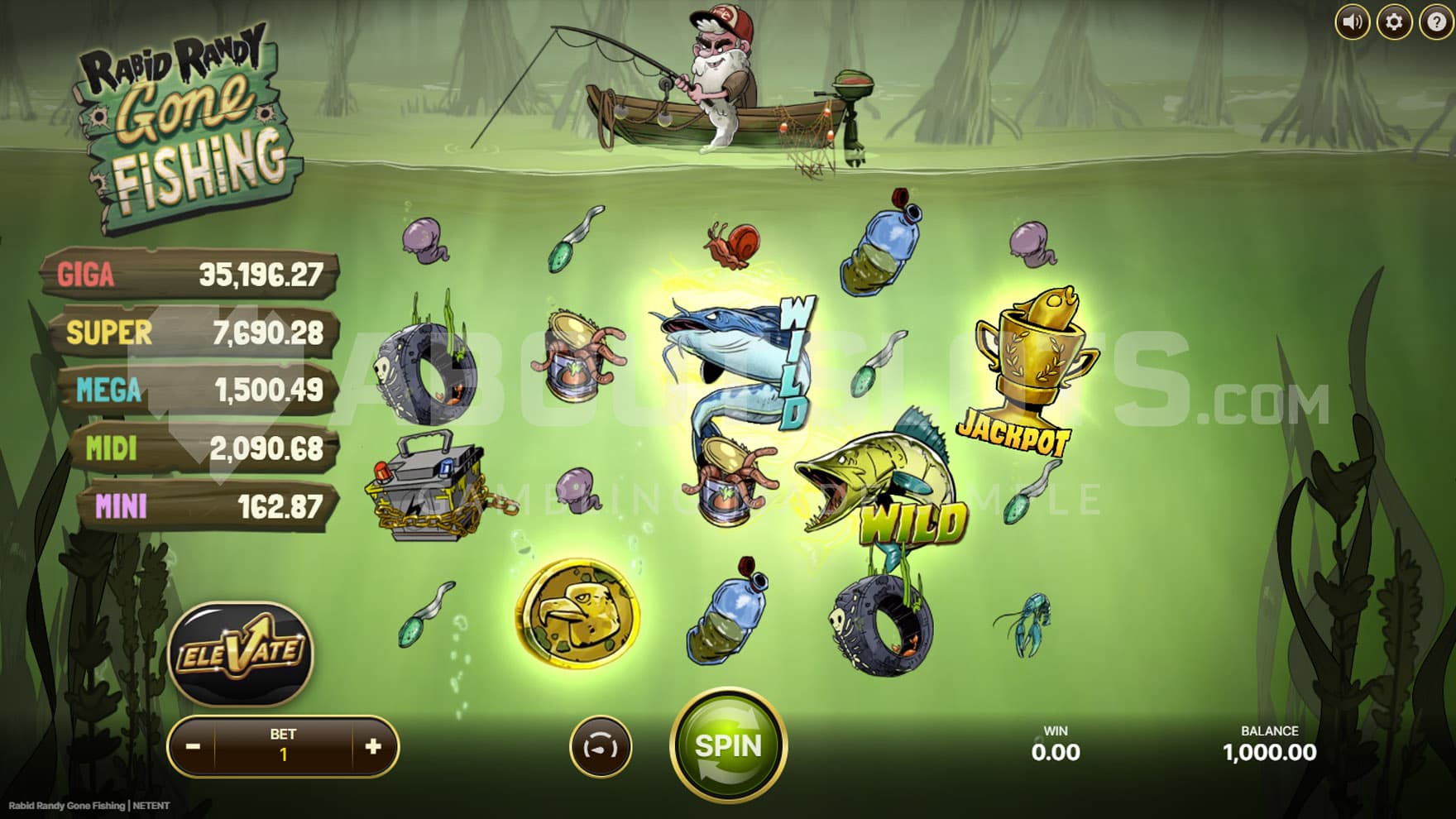Decrease the bet with the minus button
The width and height of the screenshot is (1456, 819).
(x=193, y=747)
